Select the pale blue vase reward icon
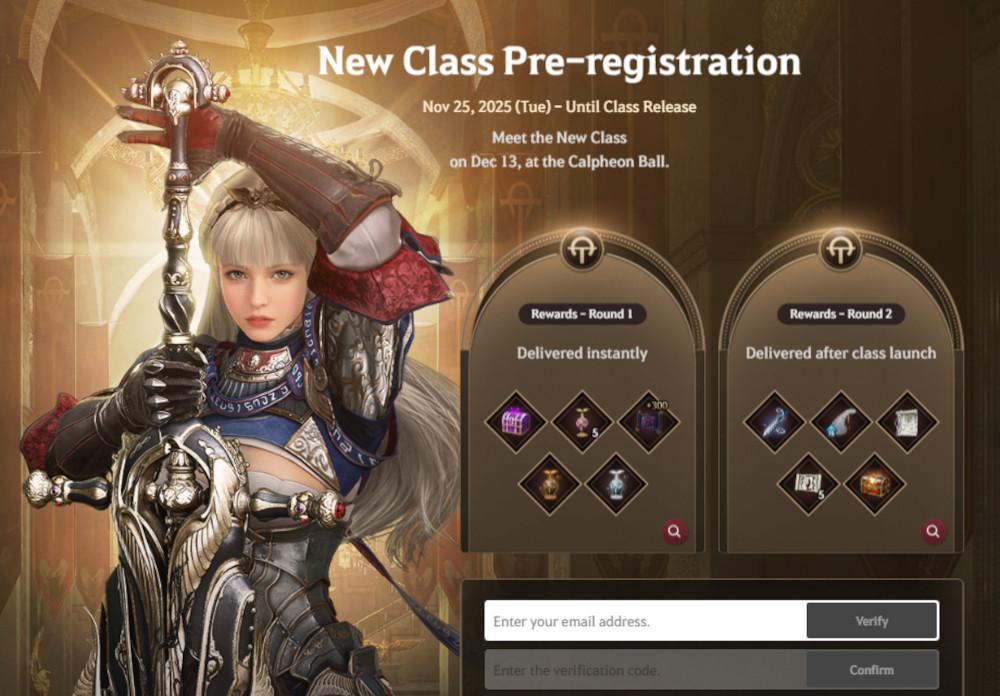The image size is (1000, 696). pos(615,483)
